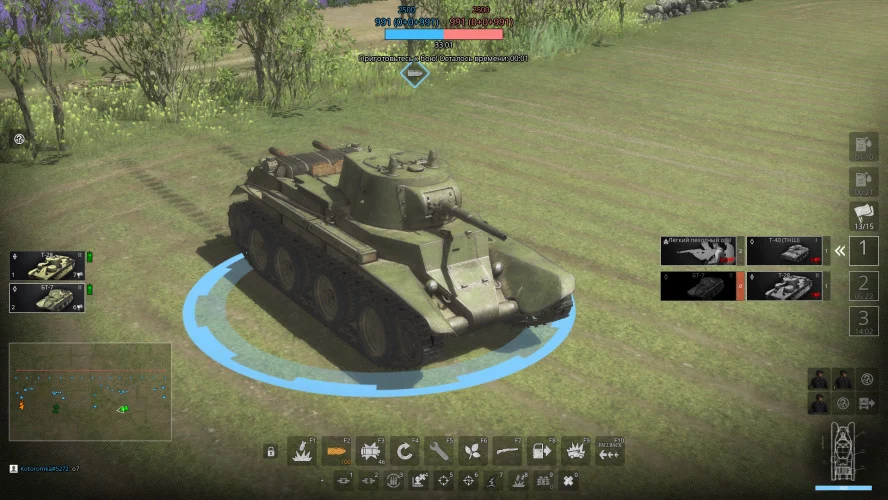Collapse the reinforcement panel with double arrow

coord(841,251)
